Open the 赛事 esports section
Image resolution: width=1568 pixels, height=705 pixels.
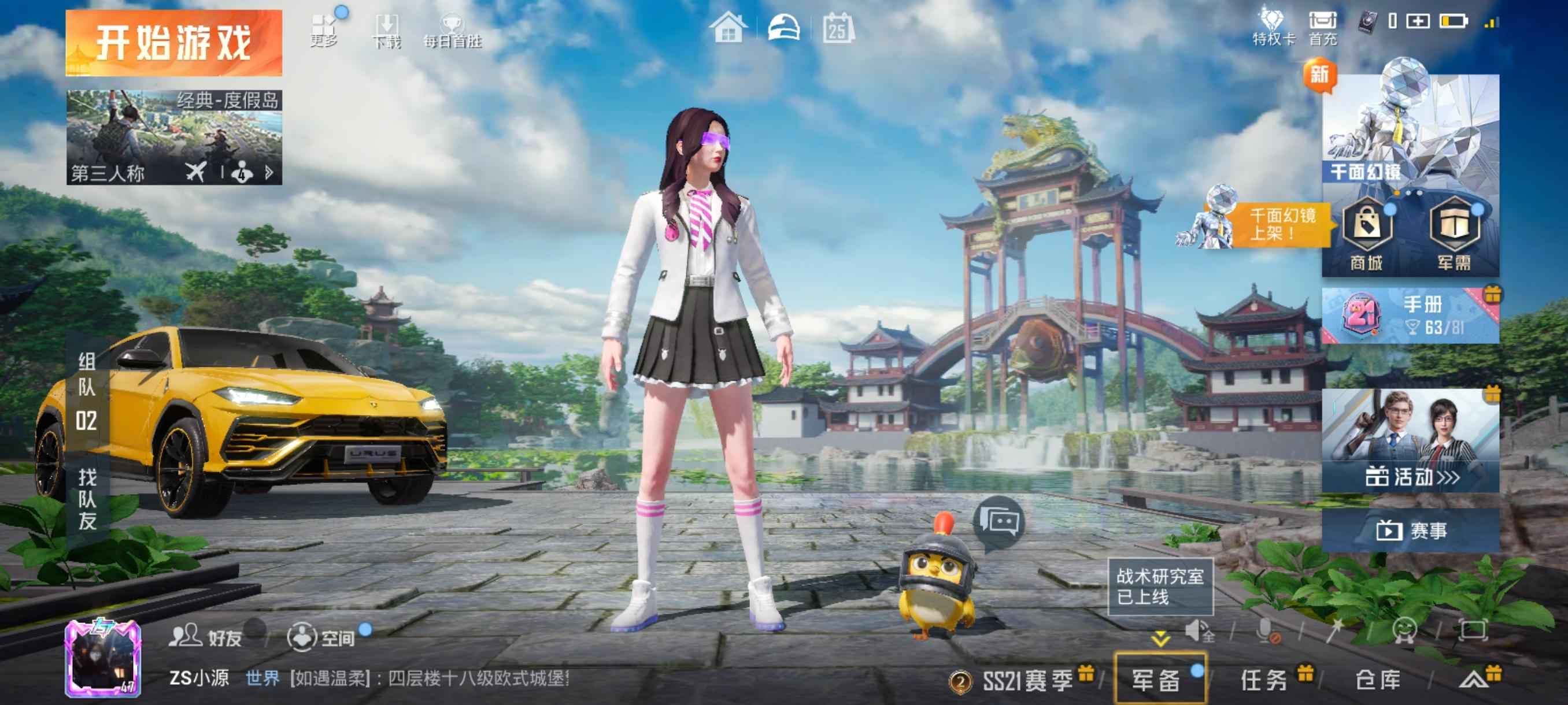click(x=1410, y=530)
